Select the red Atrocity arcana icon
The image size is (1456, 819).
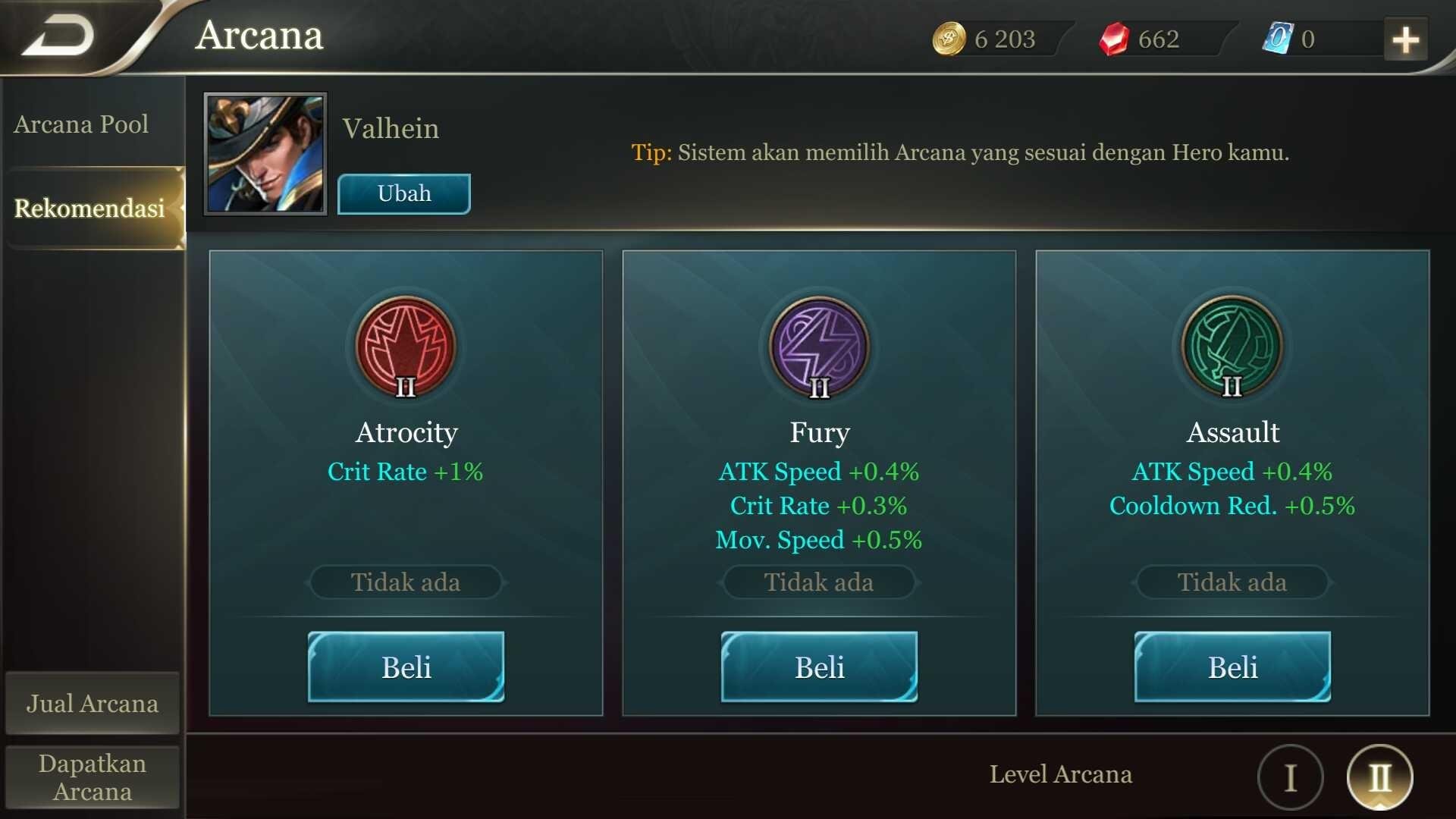[406, 347]
